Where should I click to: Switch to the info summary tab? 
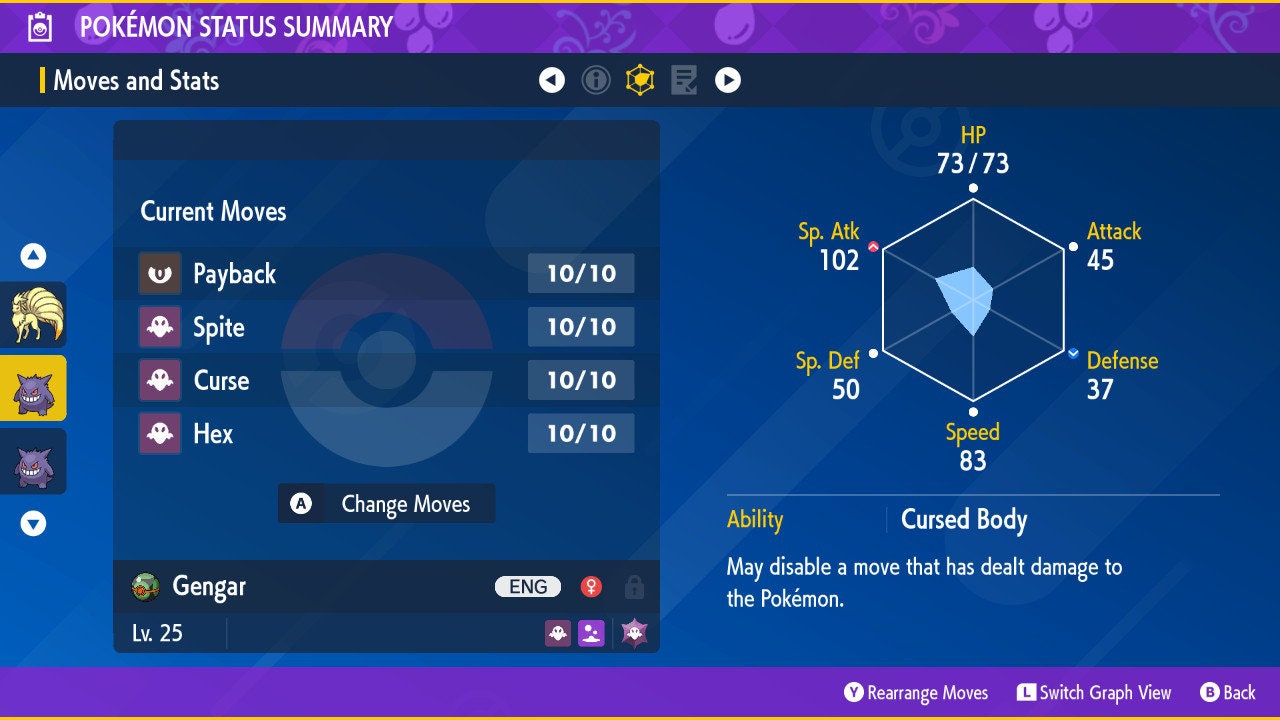[596, 80]
